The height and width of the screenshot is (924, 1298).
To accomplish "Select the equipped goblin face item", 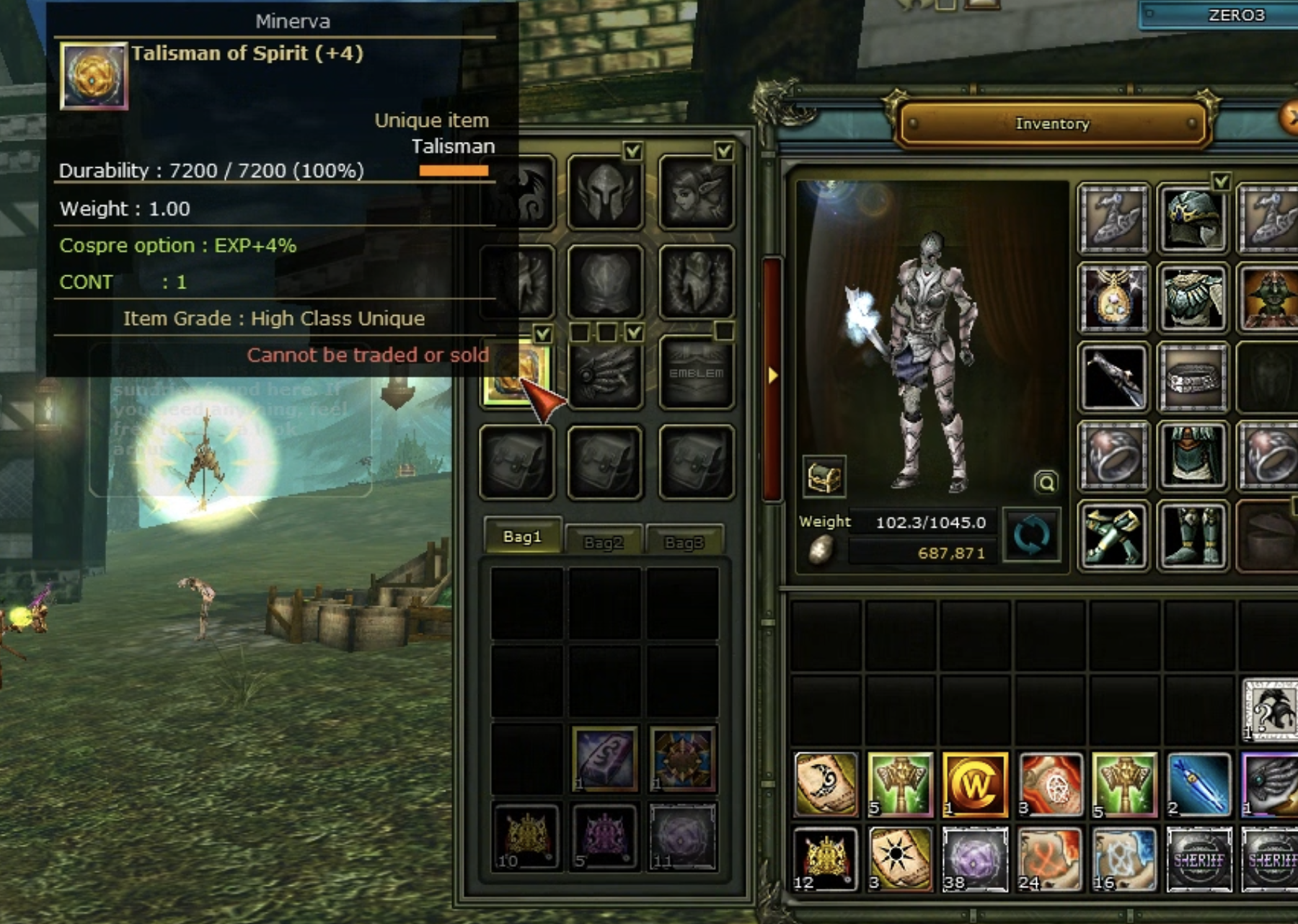I will [1269, 298].
